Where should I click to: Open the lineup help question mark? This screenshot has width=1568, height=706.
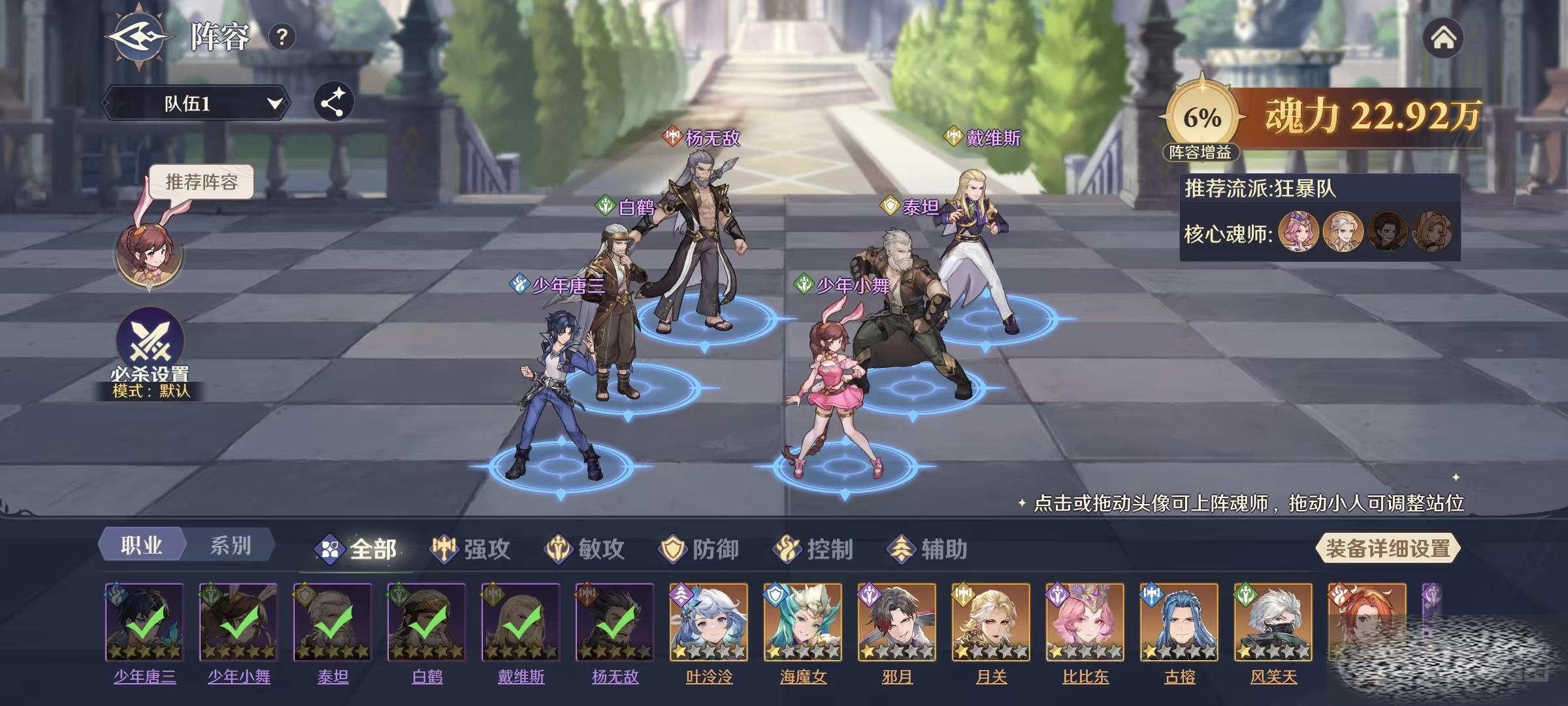(282, 37)
